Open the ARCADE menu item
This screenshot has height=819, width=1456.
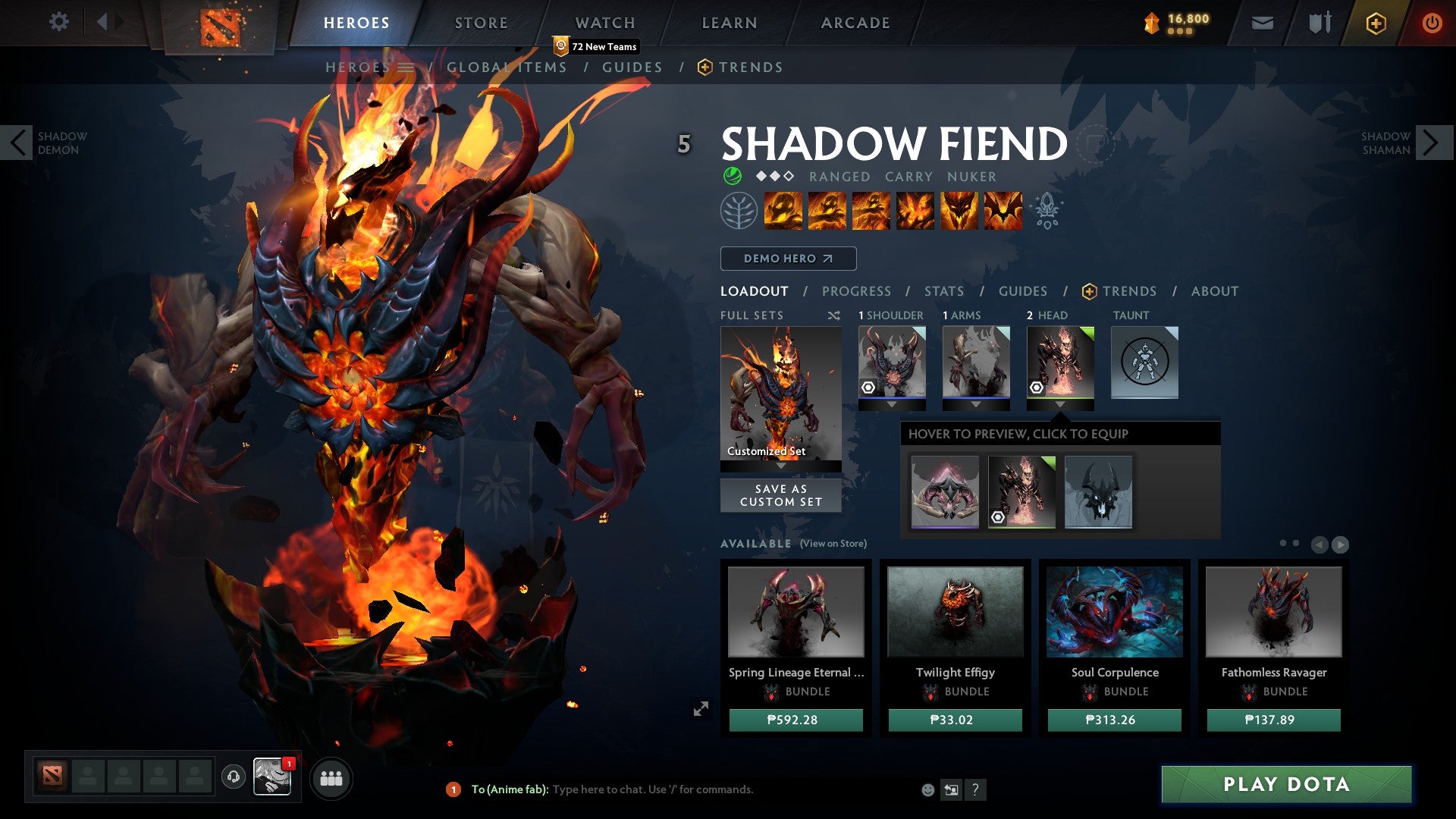[x=855, y=23]
